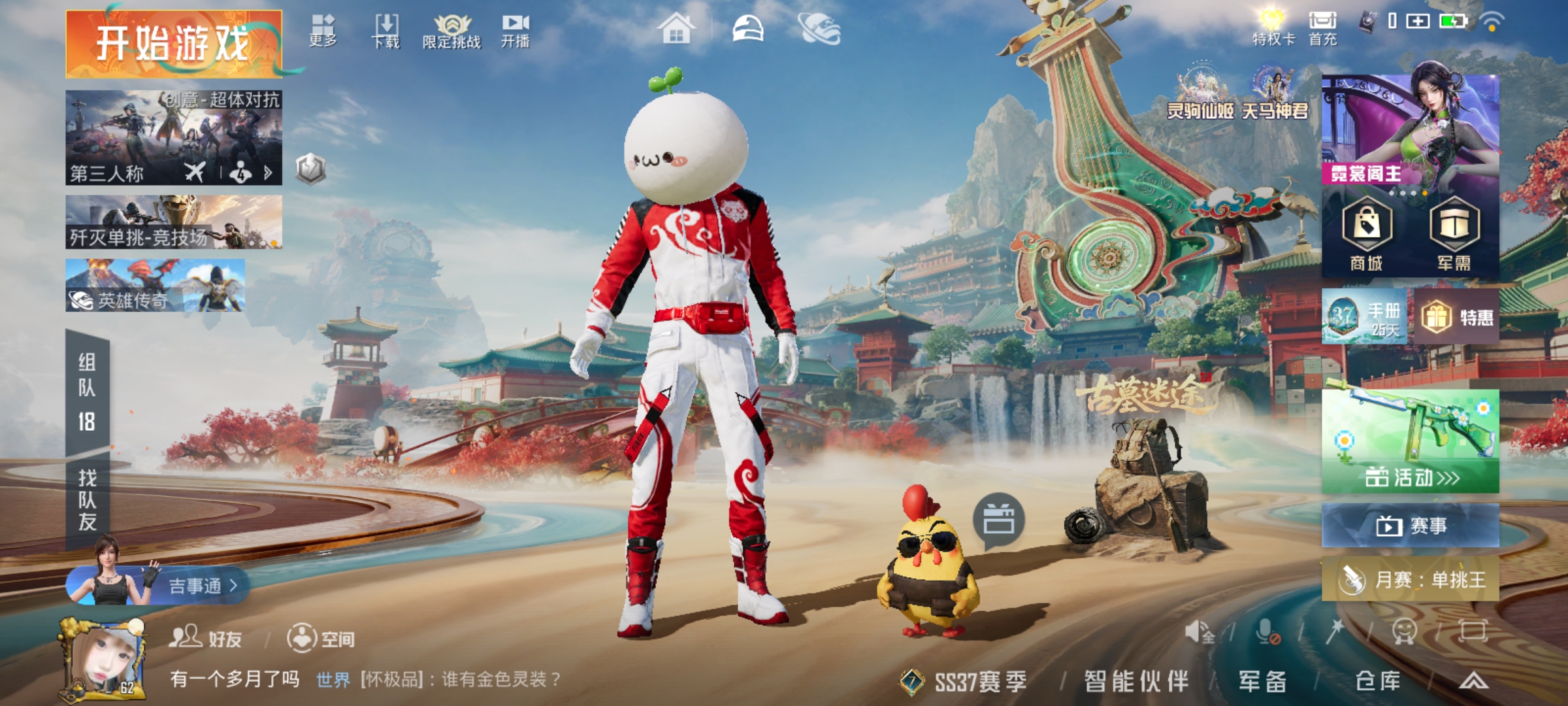The width and height of the screenshot is (1568, 706).
Task: Start streaming with 开播 icon
Action: [515, 31]
